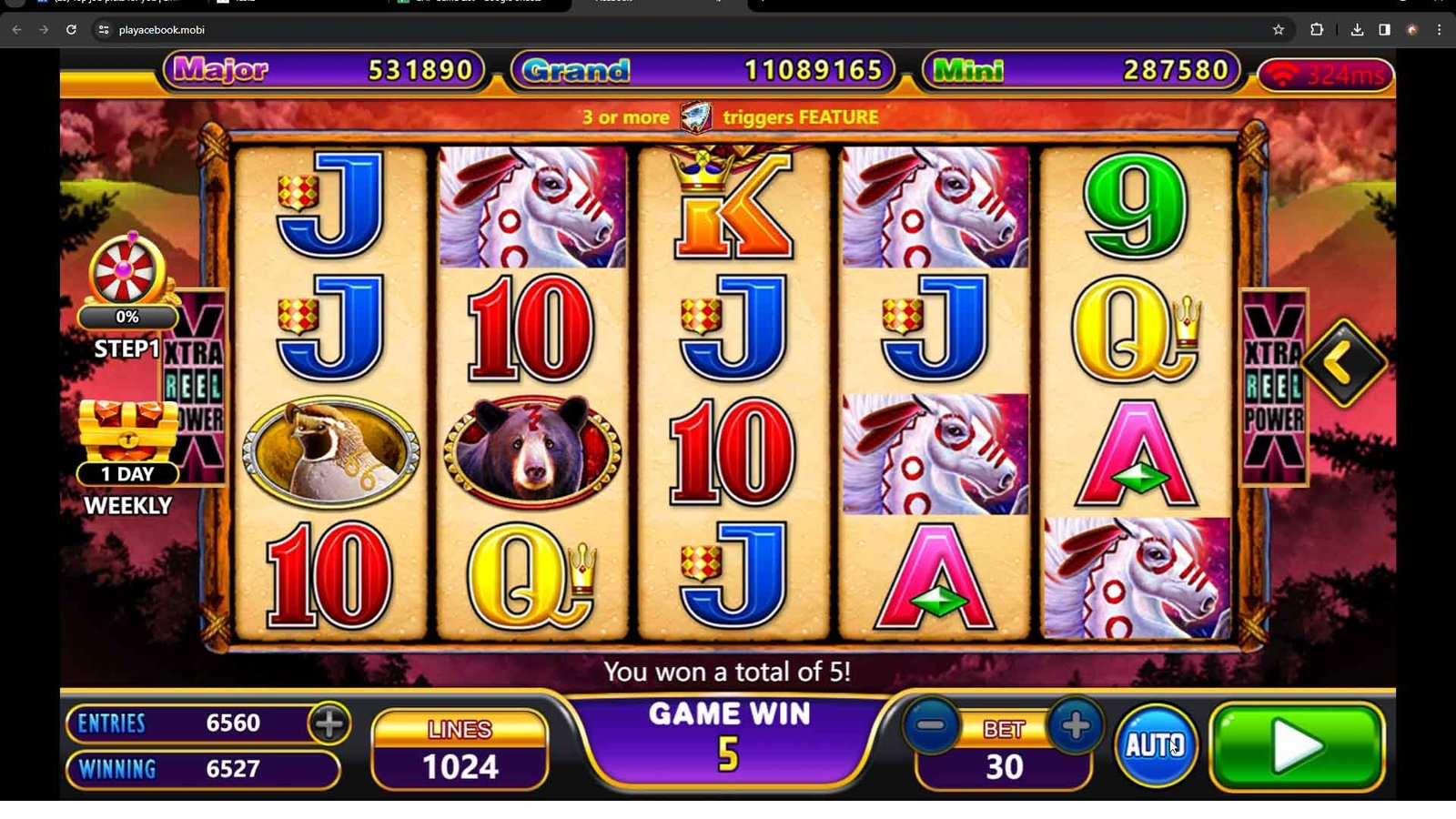Screen dimensions: 1456x819
Task: Spin the reels with the green play button
Action: (x=1297, y=746)
